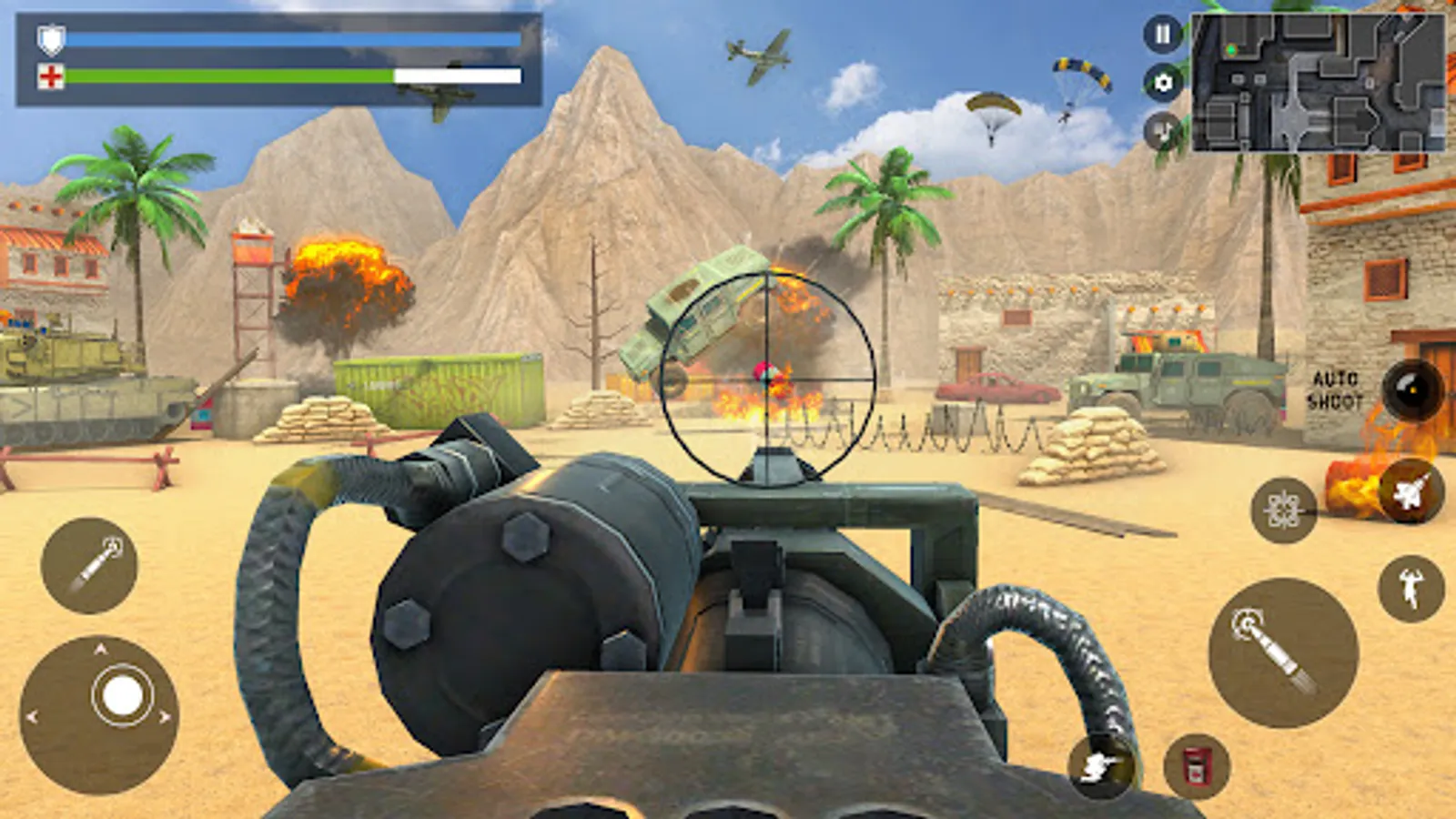Tap the green player dot on minimap
This screenshot has width=1456, height=819.
(1231, 50)
